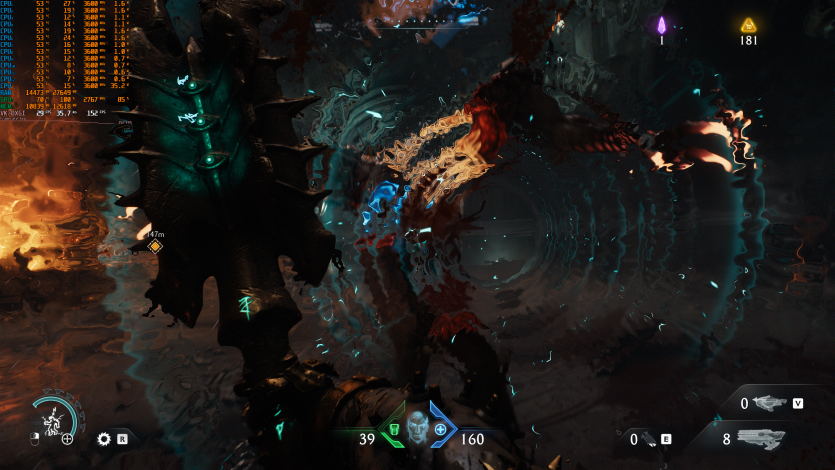Click the purple crystal currency icon

tap(661, 25)
